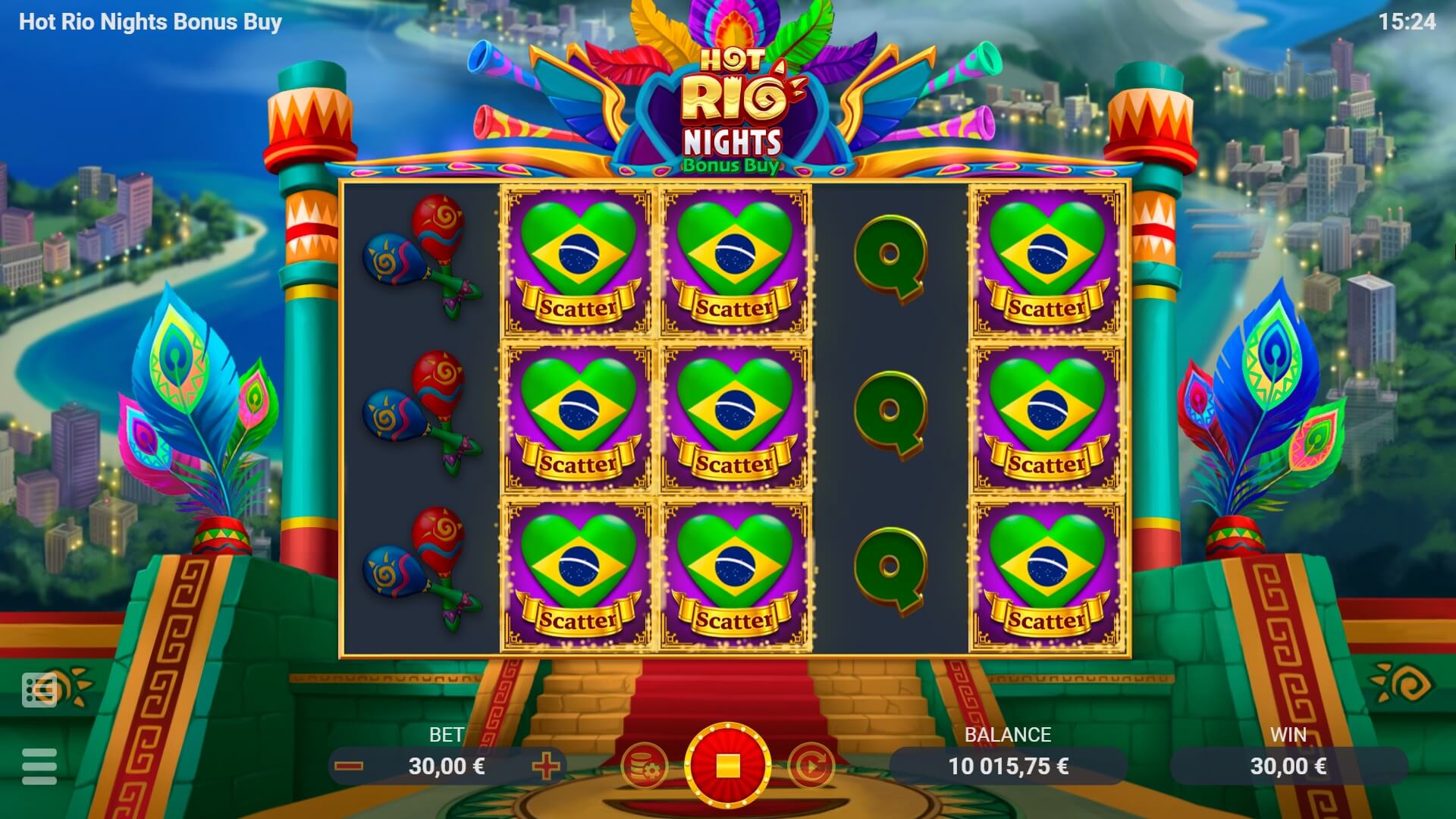Open the paytable list icon
1456x819 pixels.
(39, 689)
